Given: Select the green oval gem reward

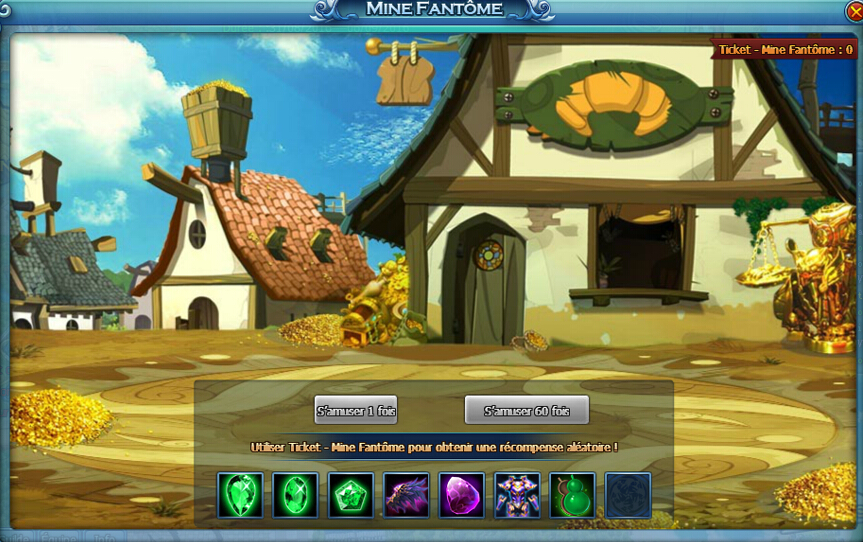Looking at the screenshot, I should pos(296,495).
